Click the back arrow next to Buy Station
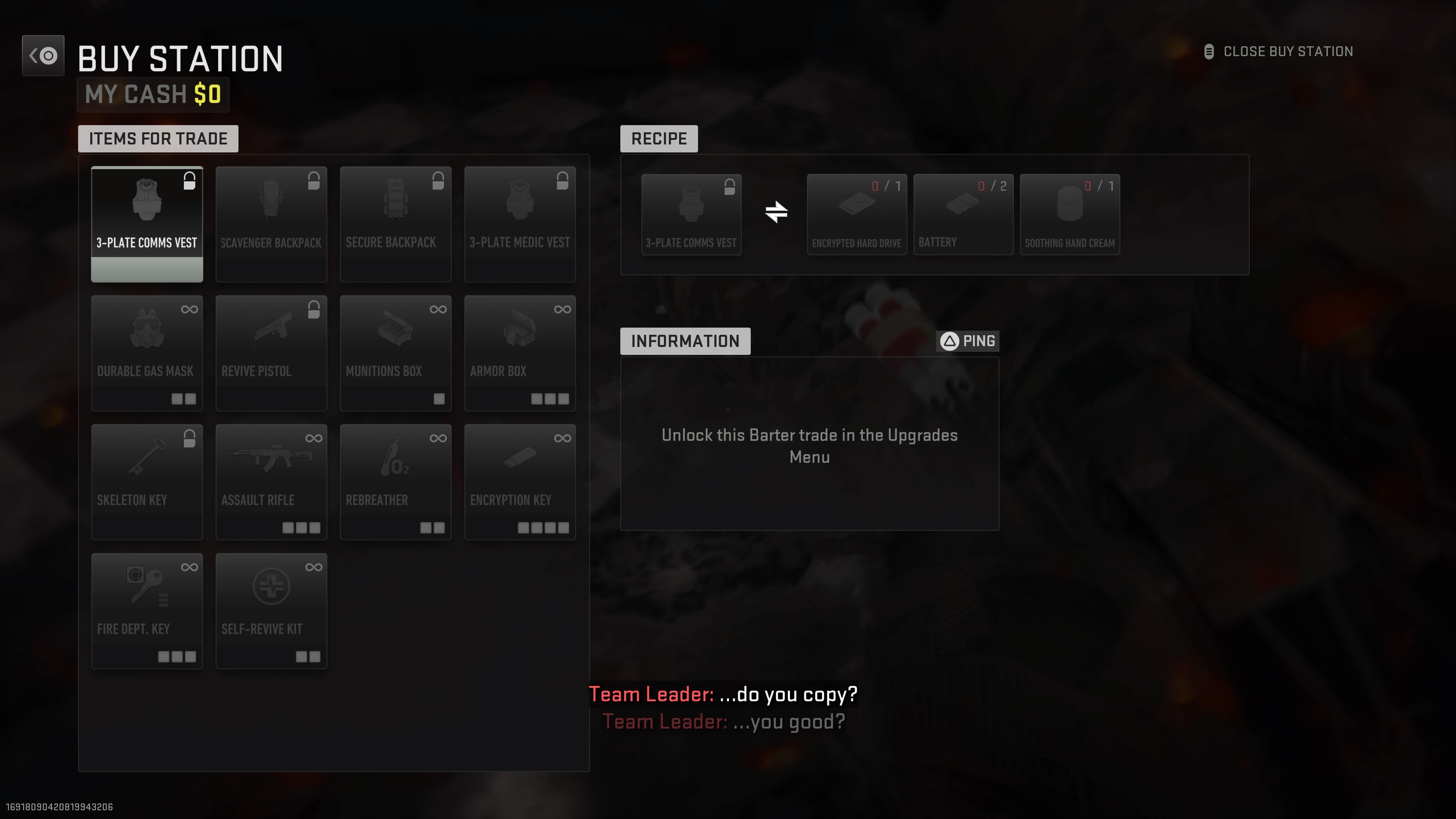Viewport: 1456px width, 819px height. [43, 55]
